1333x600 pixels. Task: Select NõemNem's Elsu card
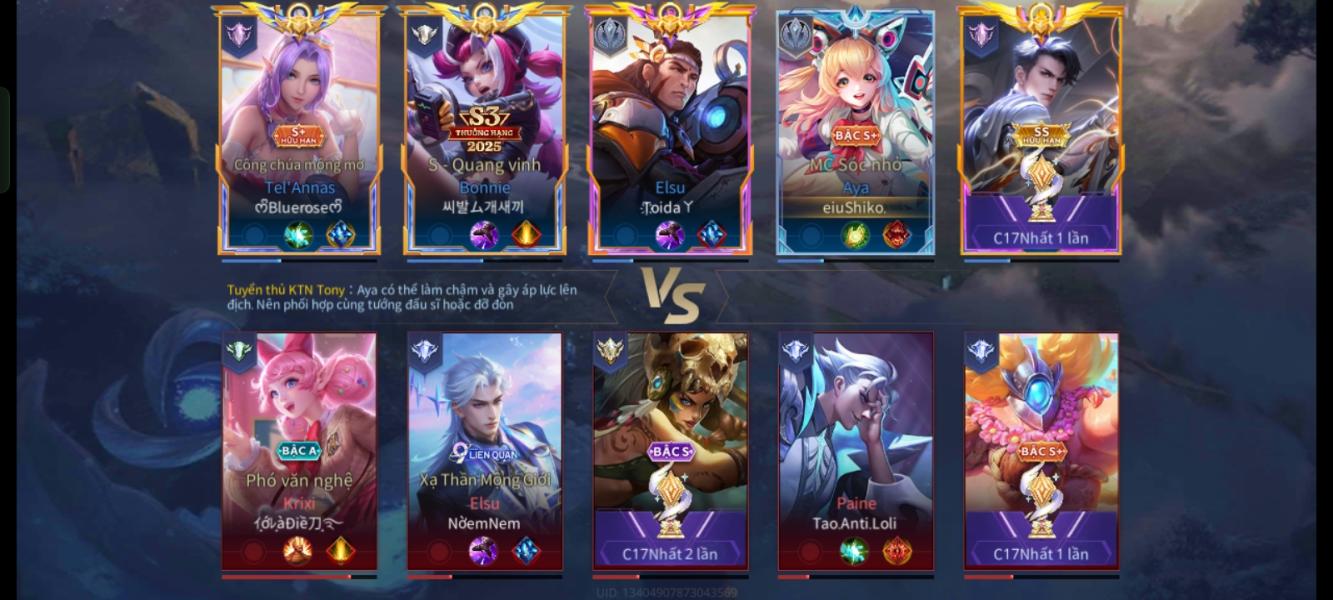[485, 450]
